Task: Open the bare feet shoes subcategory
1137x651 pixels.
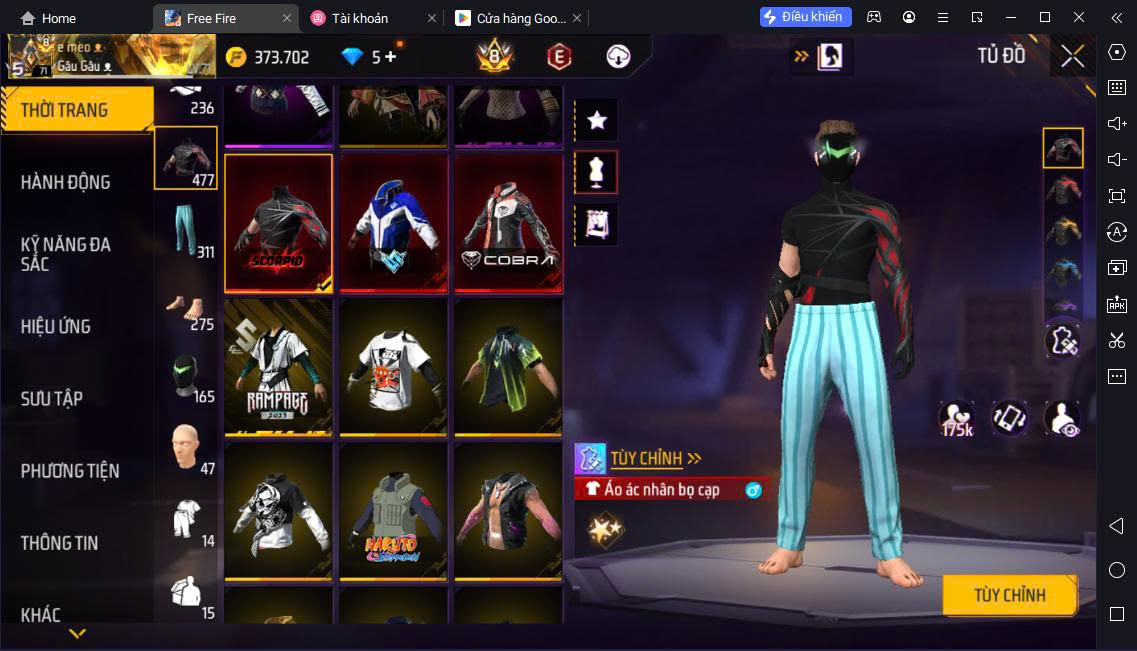Action: coord(186,305)
